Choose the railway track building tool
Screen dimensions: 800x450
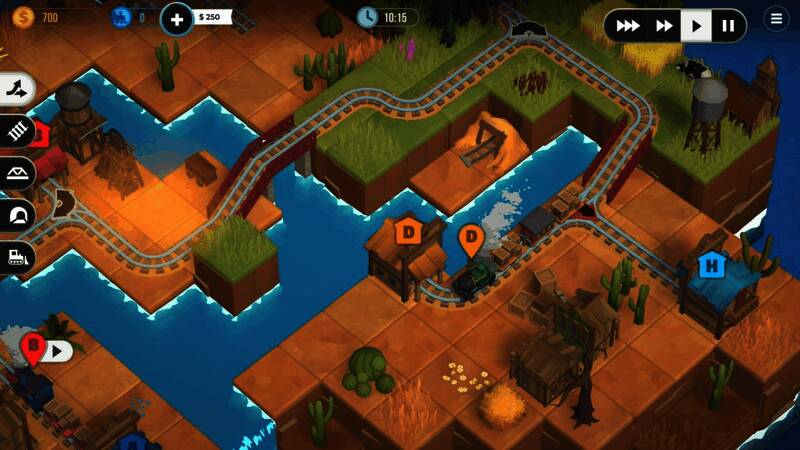point(17,130)
